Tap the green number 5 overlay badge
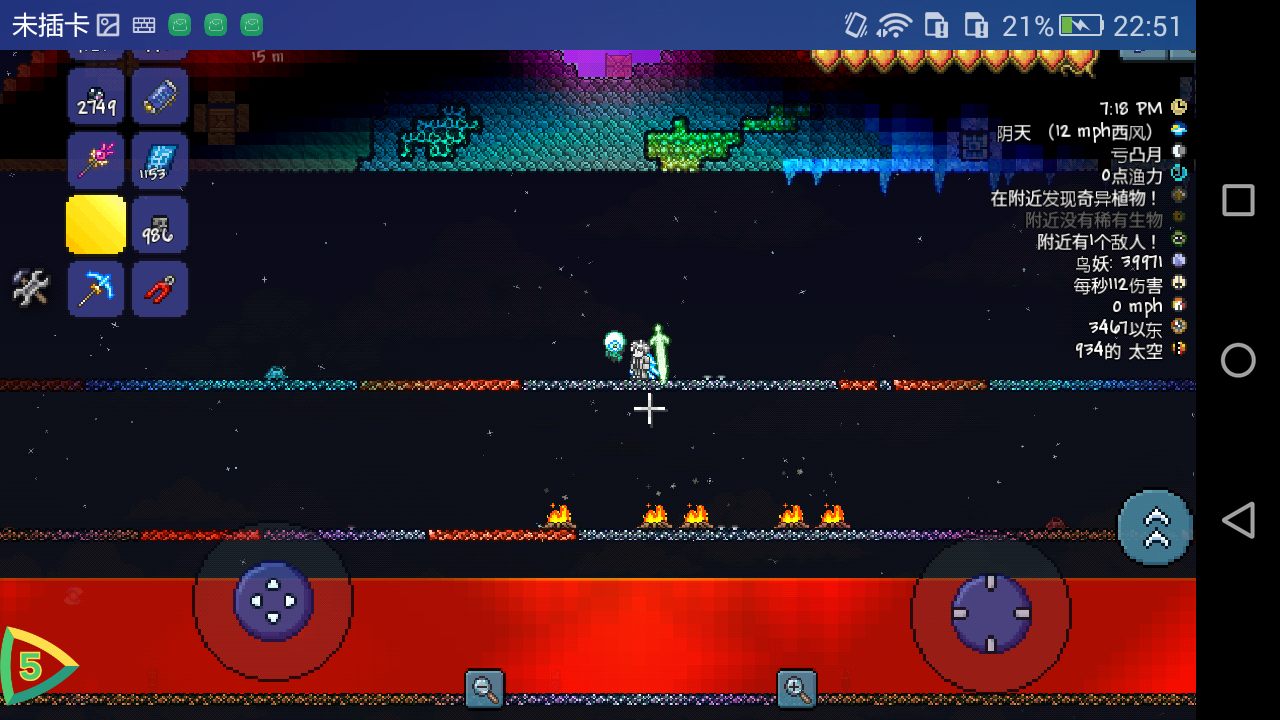Screen dimensions: 1280x720 coord(33,665)
